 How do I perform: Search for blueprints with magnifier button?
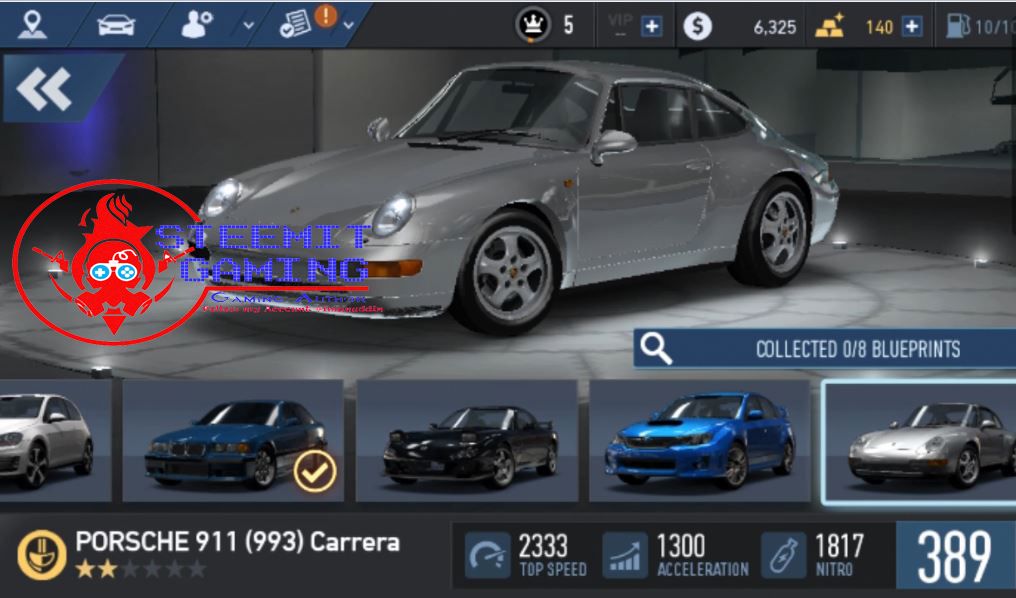(656, 349)
